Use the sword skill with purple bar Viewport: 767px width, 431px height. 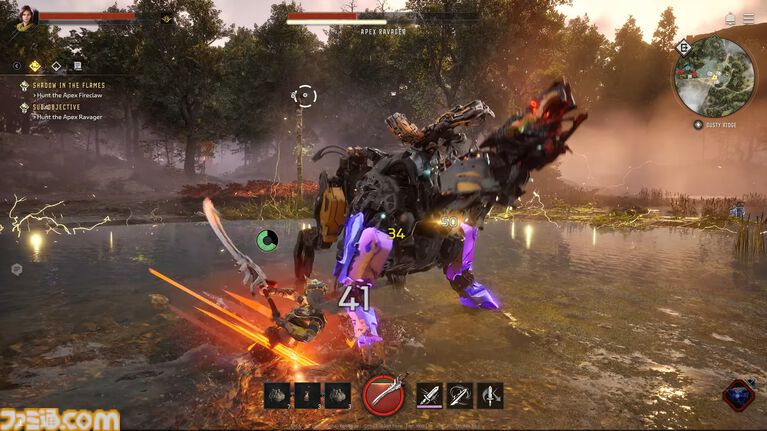pos(430,395)
